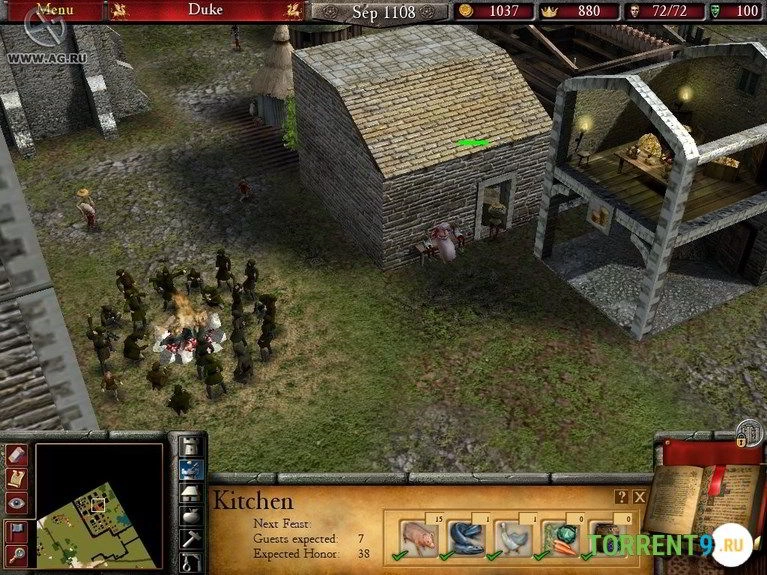The image size is (767, 575).
Task: Open the gallows building category
Action: (x=191, y=563)
